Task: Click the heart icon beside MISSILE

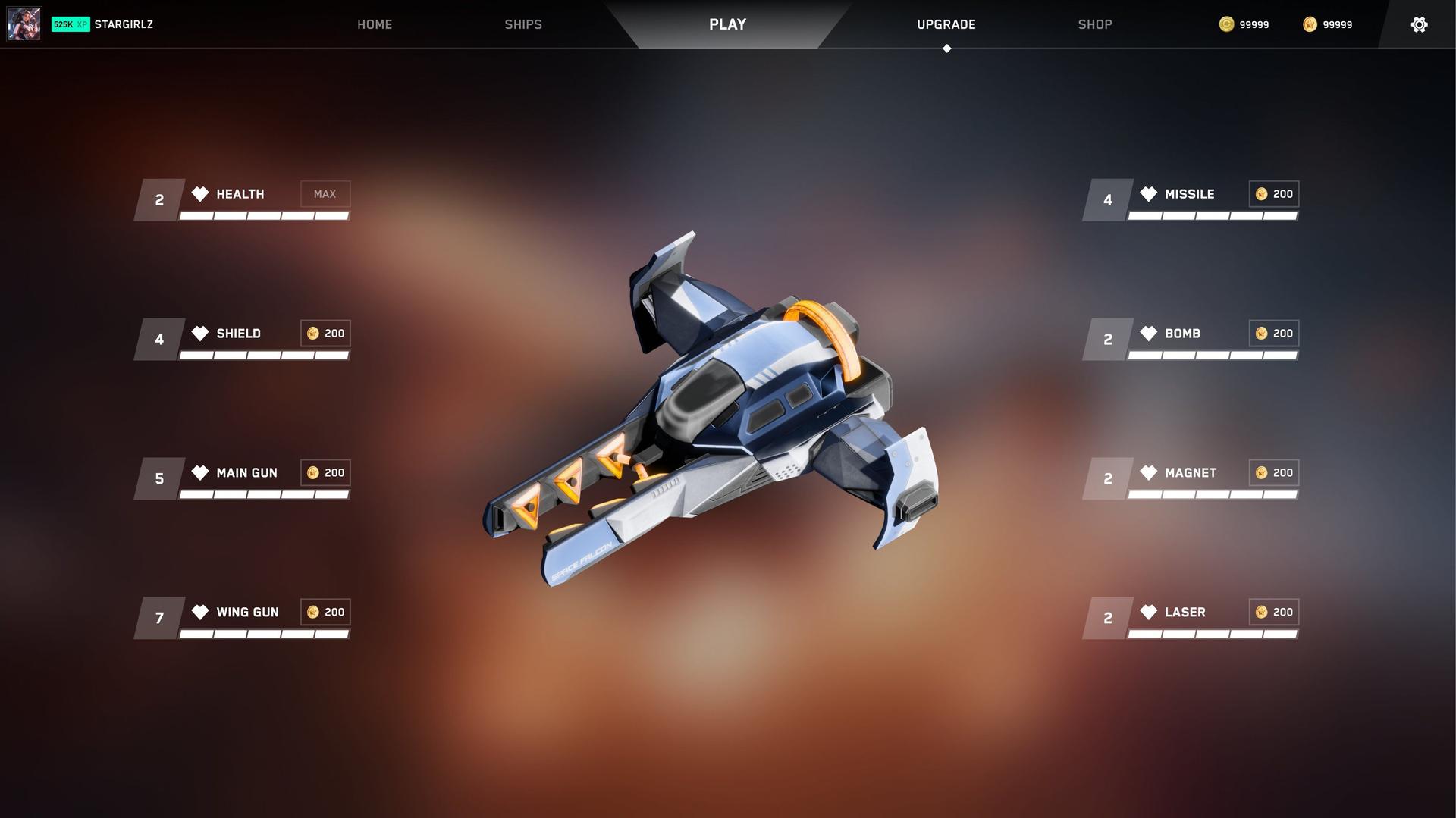Action: (1149, 193)
